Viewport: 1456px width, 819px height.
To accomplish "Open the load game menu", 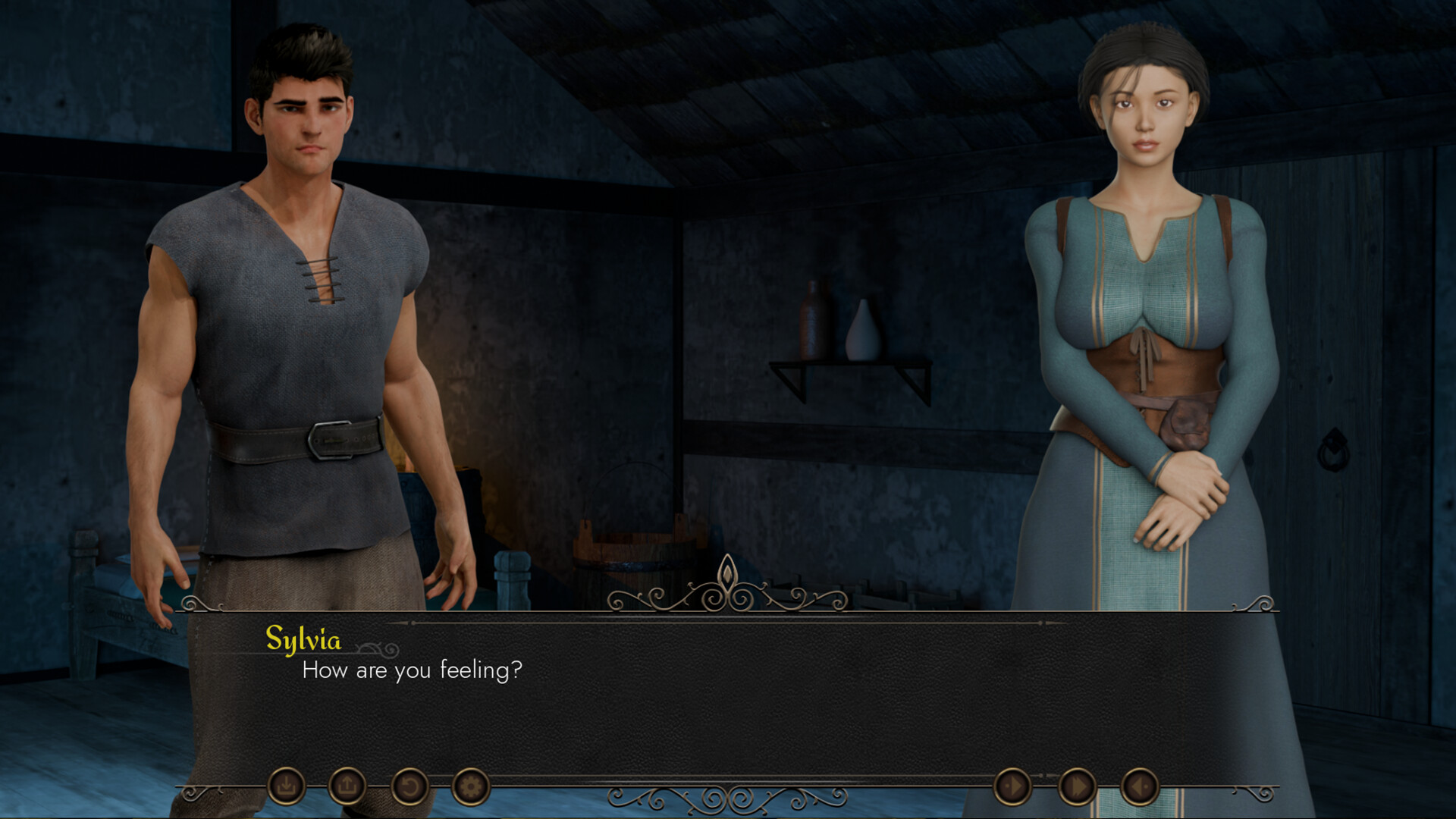I will point(347,786).
